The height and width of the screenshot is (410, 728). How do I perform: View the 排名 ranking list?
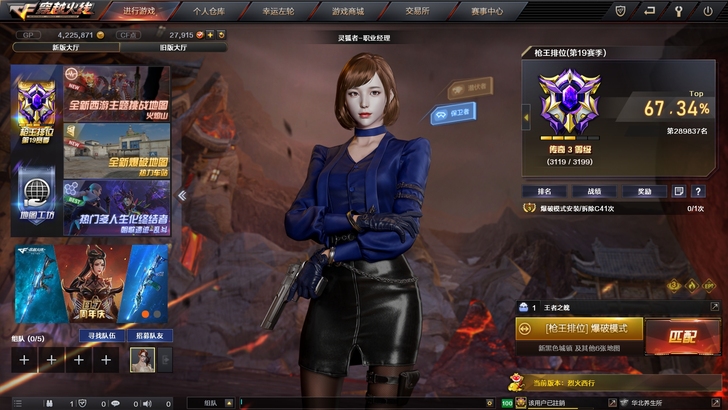[x=545, y=191]
